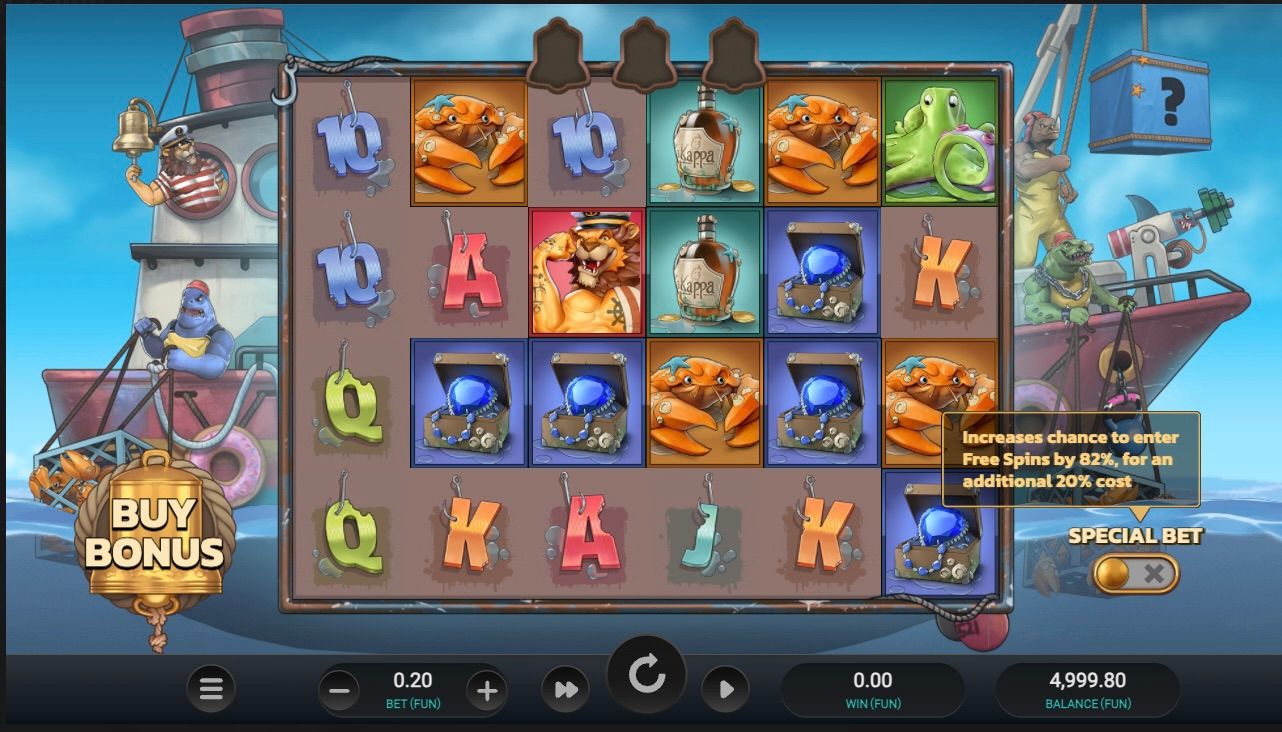
Task: Open the autoplay control
Action: tap(727, 689)
